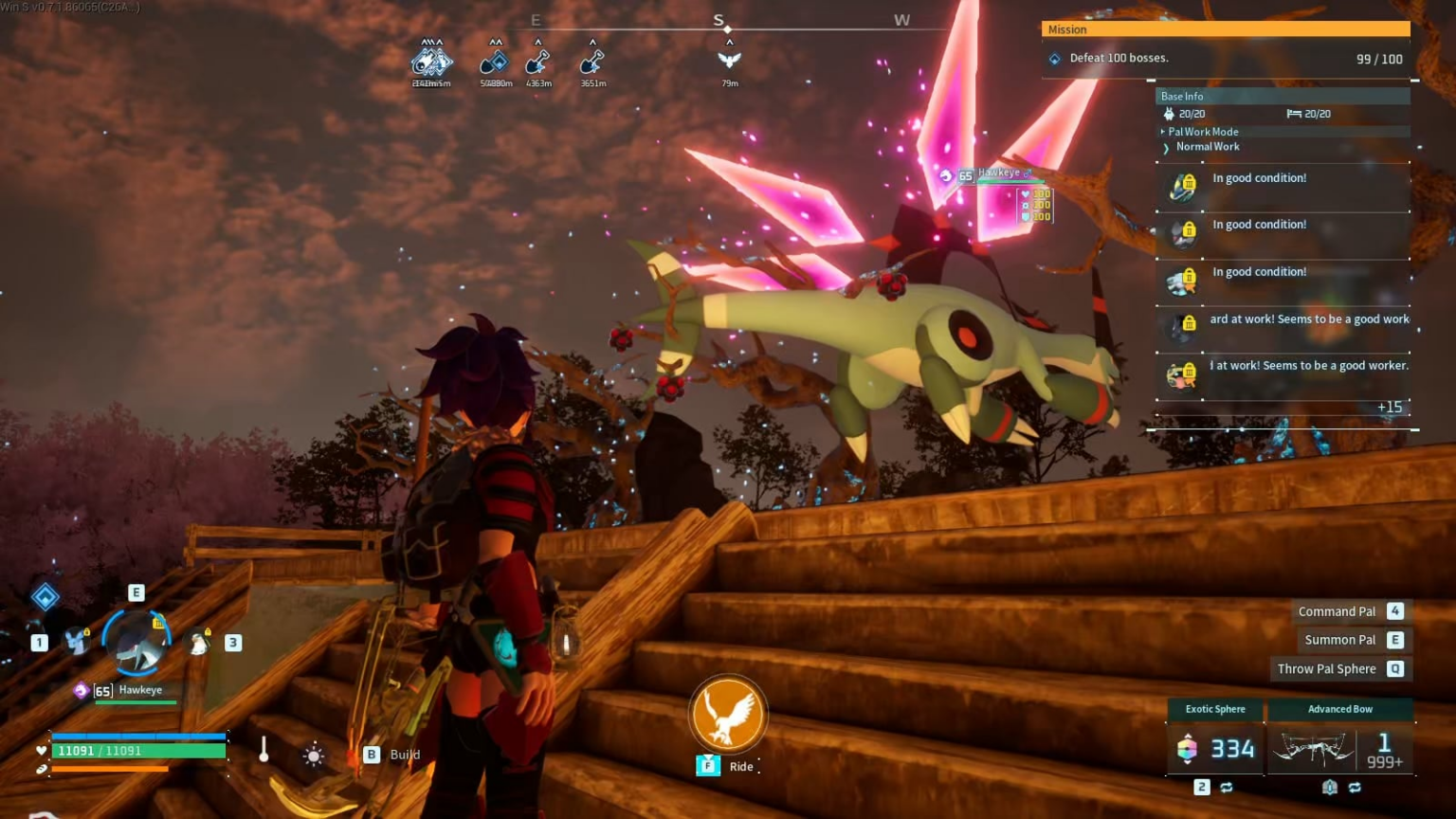
Task: Click the shovel marker at 3651m on compass
Action: pyautogui.click(x=592, y=63)
